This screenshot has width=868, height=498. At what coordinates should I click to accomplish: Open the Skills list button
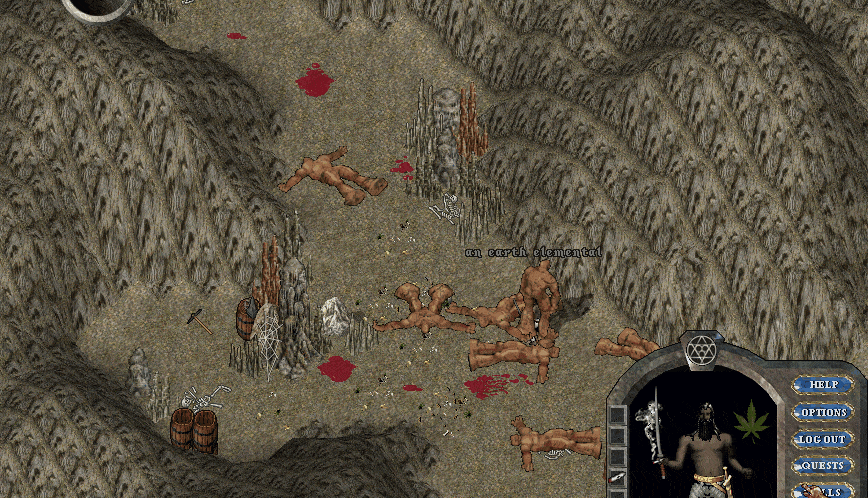point(825,490)
